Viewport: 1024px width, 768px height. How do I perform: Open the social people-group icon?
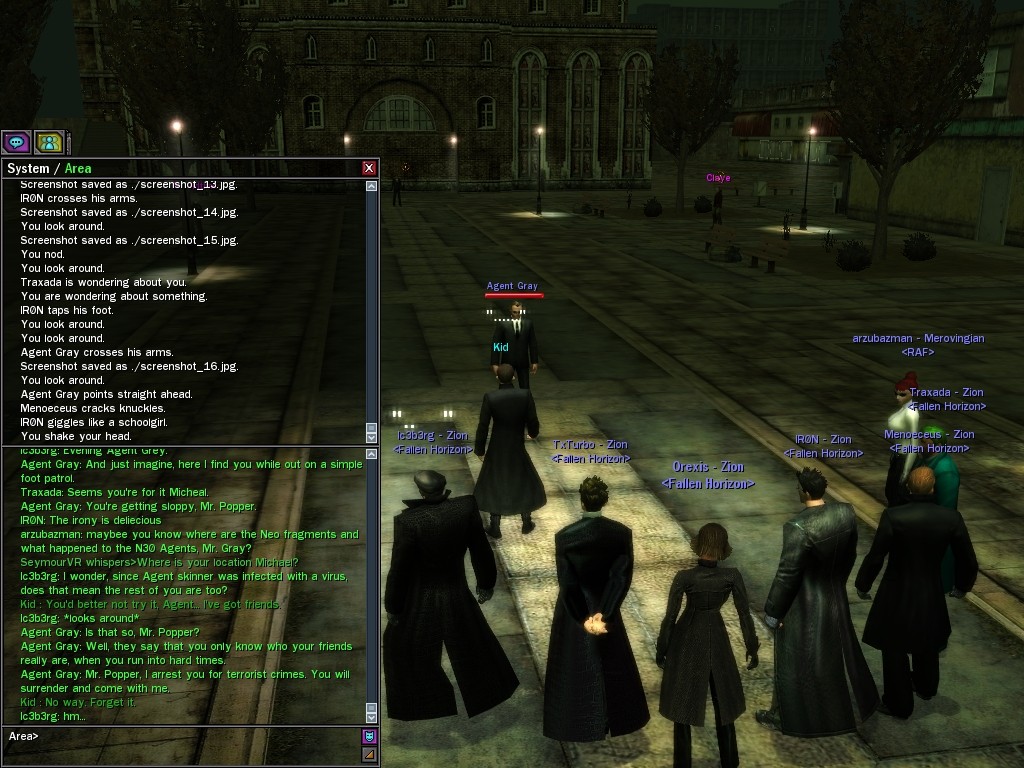pyautogui.click(x=48, y=142)
